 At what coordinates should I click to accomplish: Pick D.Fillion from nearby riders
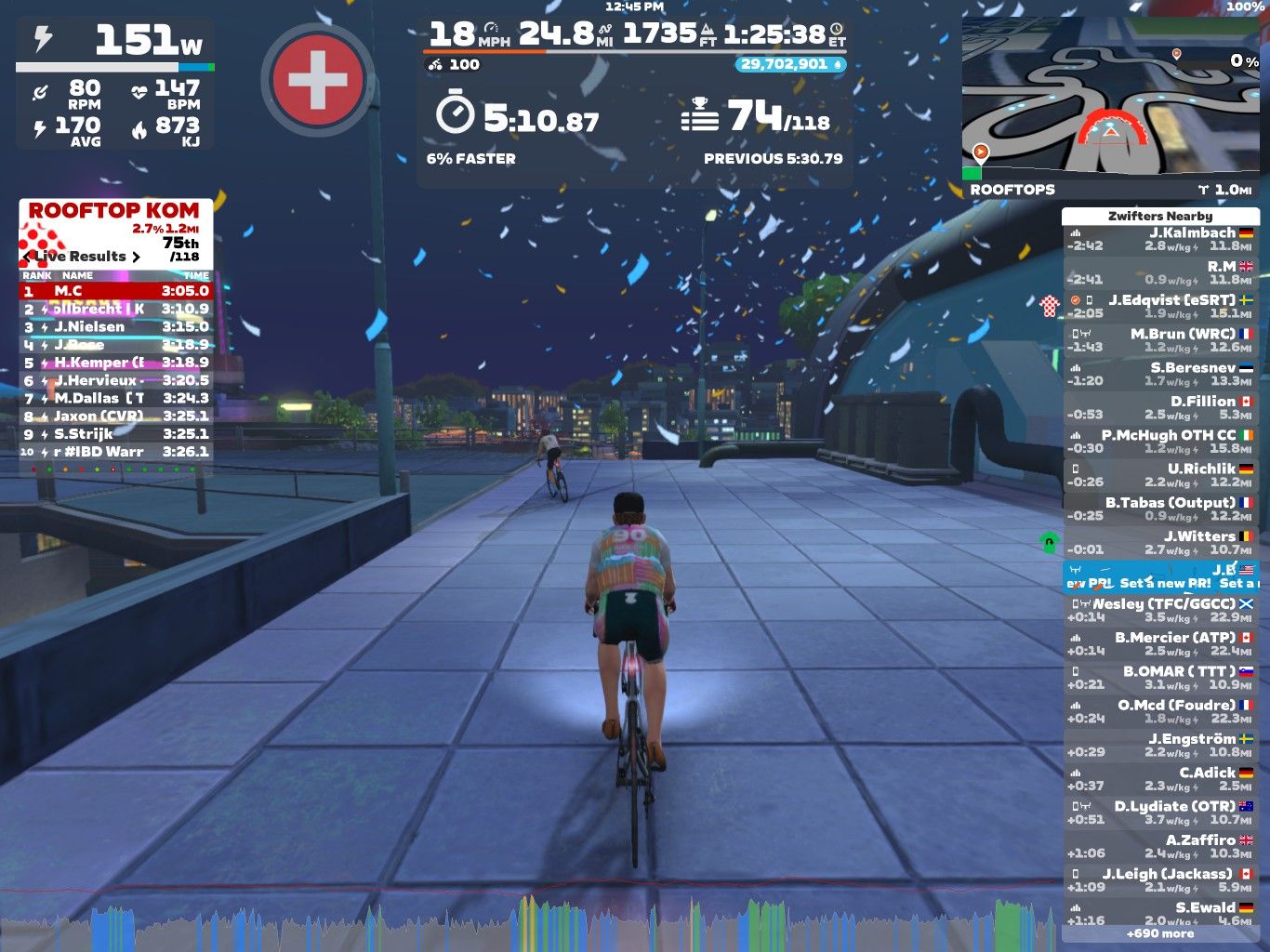(x=1159, y=407)
